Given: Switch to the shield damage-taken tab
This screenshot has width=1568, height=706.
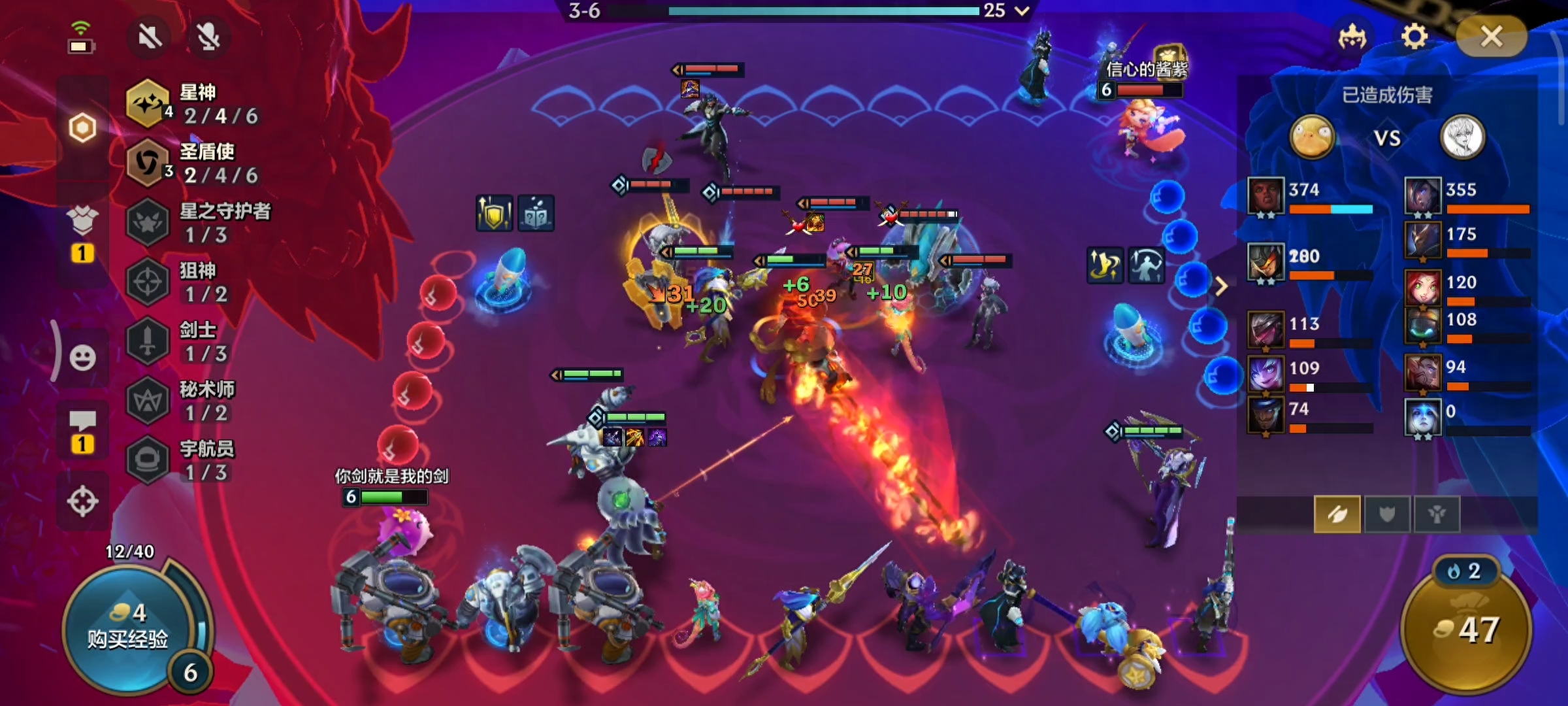Looking at the screenshot, I should pyautogui.click(x=1387, y=514).
